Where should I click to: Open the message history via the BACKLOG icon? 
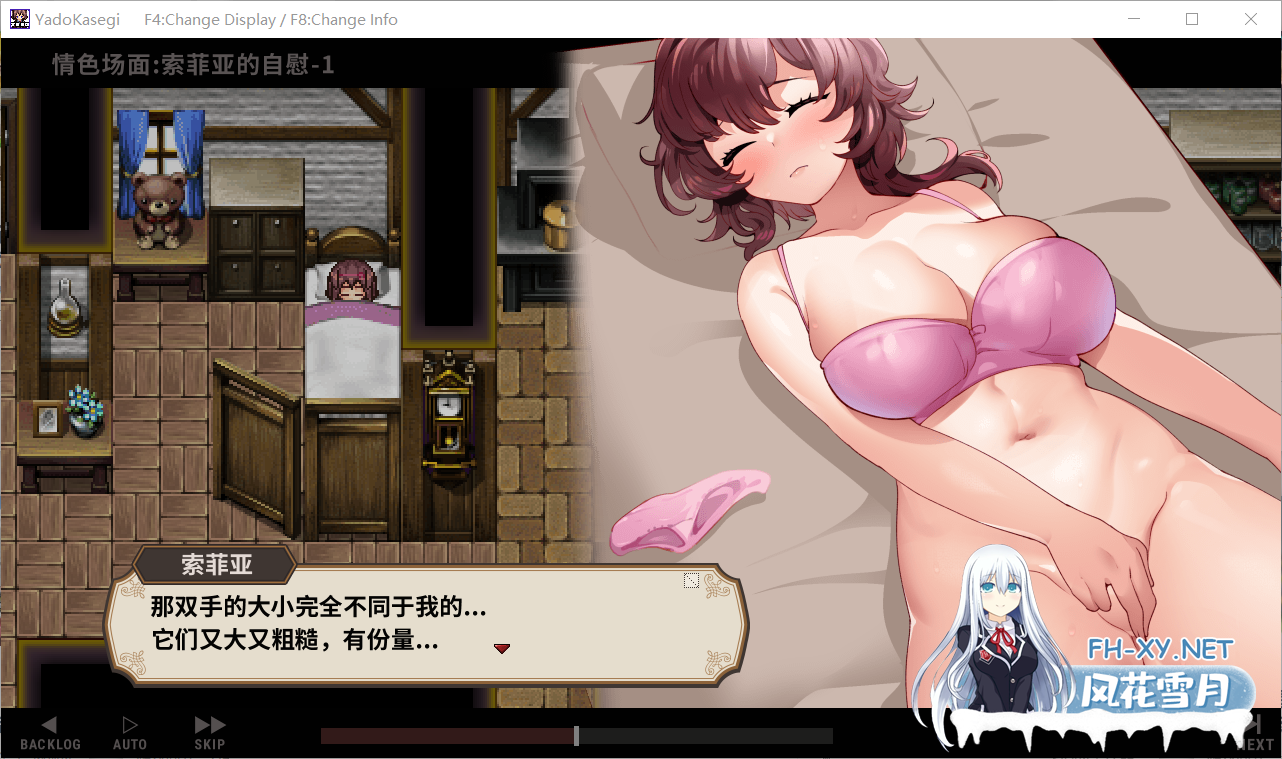(x=49, y=725)
